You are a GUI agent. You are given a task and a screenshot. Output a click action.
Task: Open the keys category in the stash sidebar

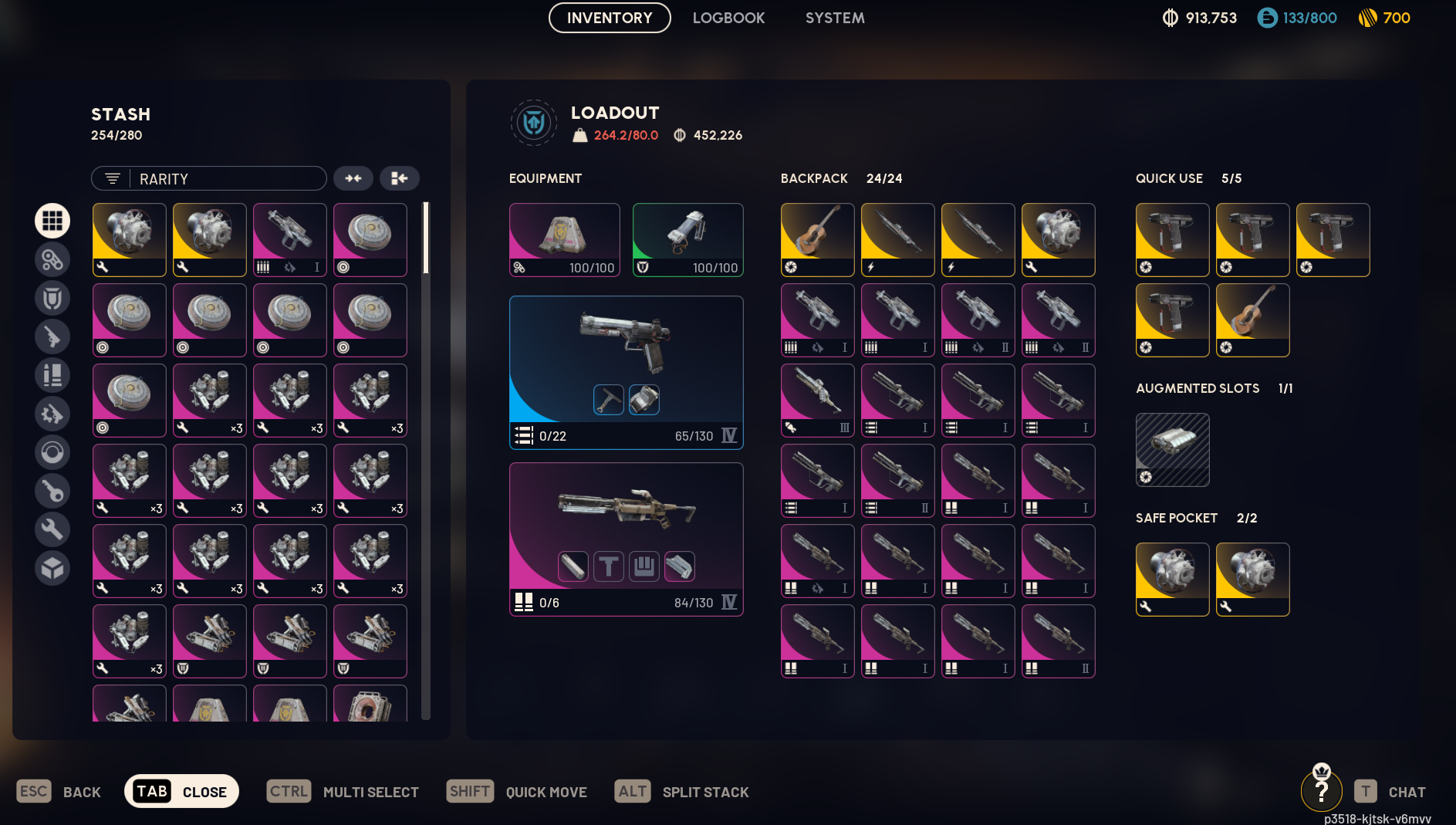pos(52,491)
